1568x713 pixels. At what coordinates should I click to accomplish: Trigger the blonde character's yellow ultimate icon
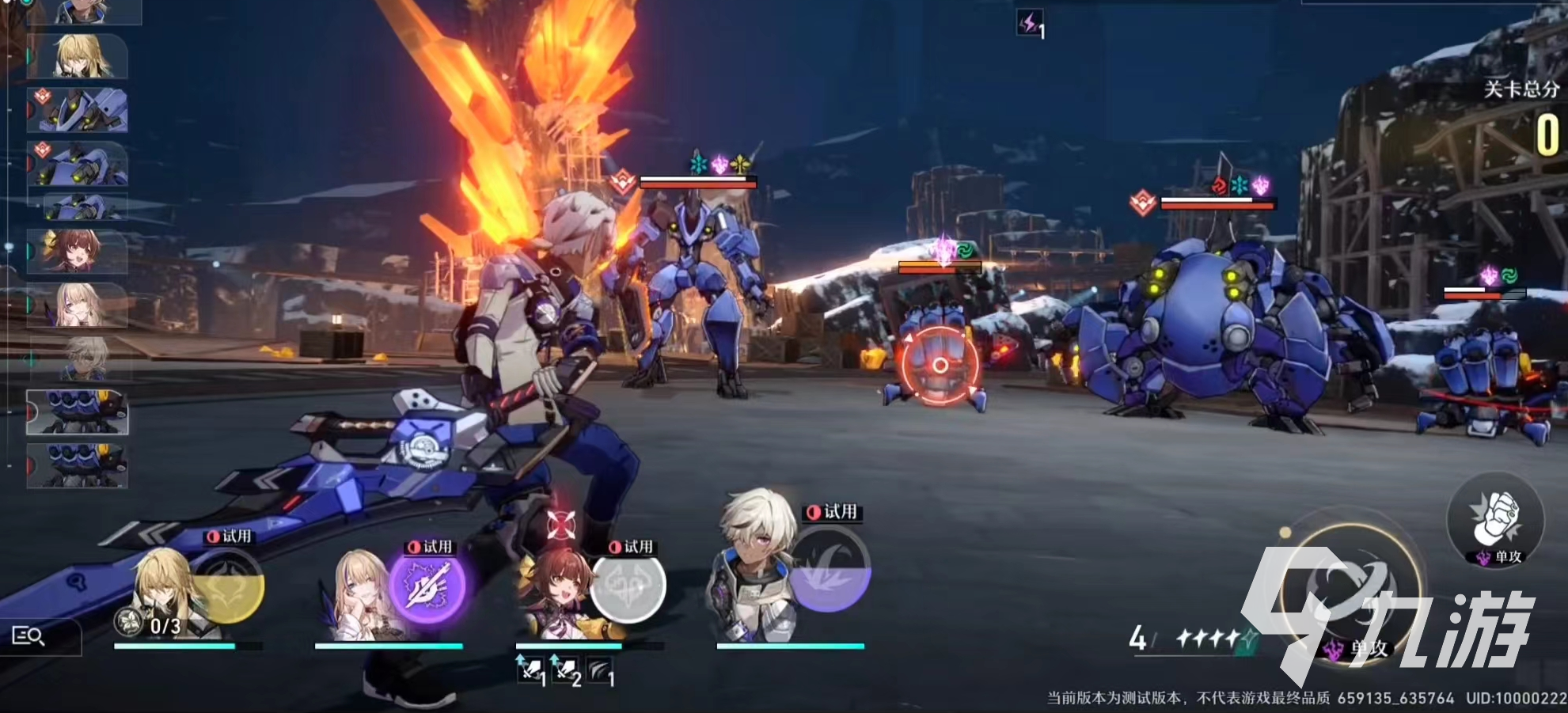coord(228,587)
